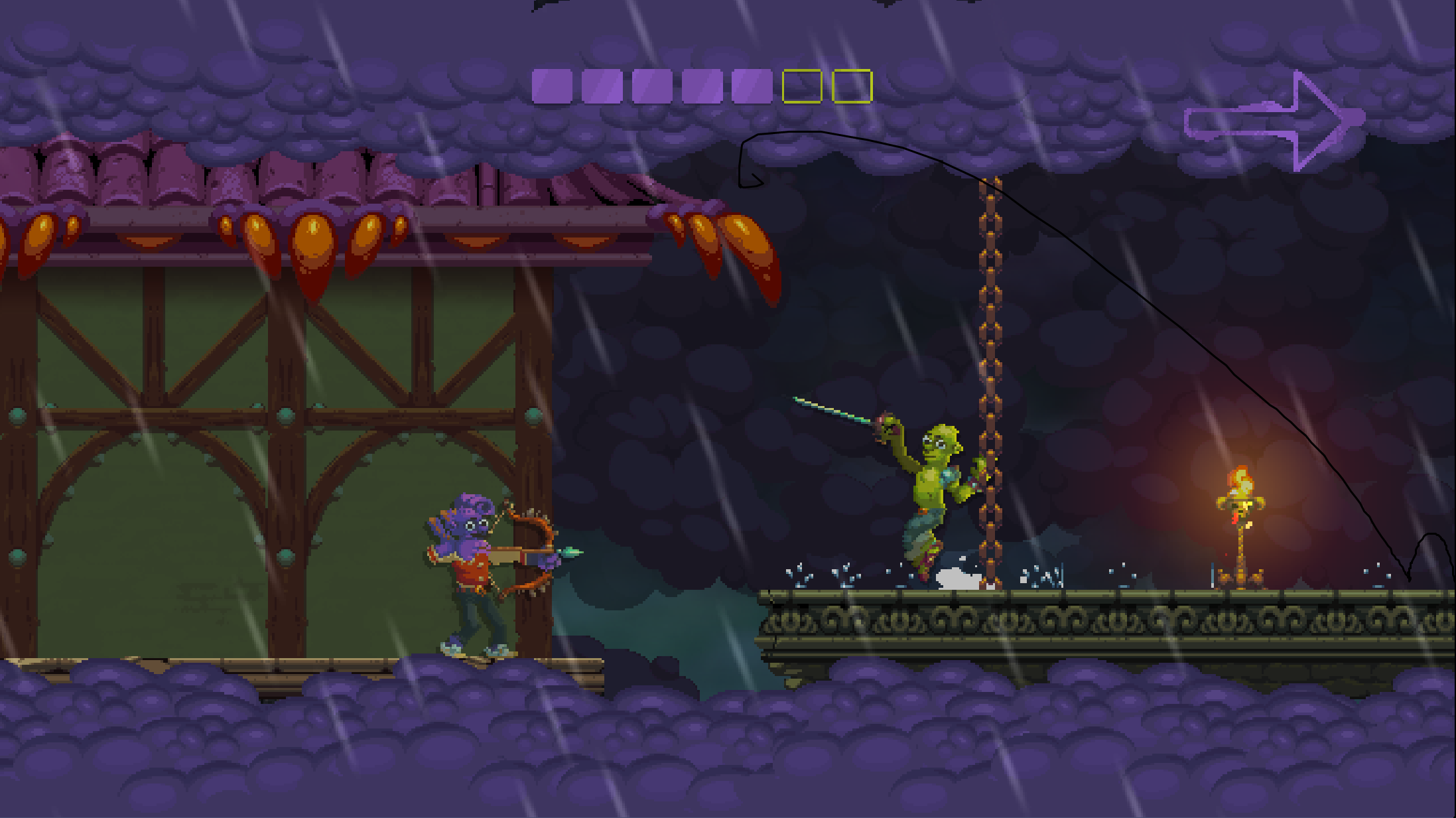Click the third filled purple progress square
Screen dimensions: 1456x818
[652, 86]
